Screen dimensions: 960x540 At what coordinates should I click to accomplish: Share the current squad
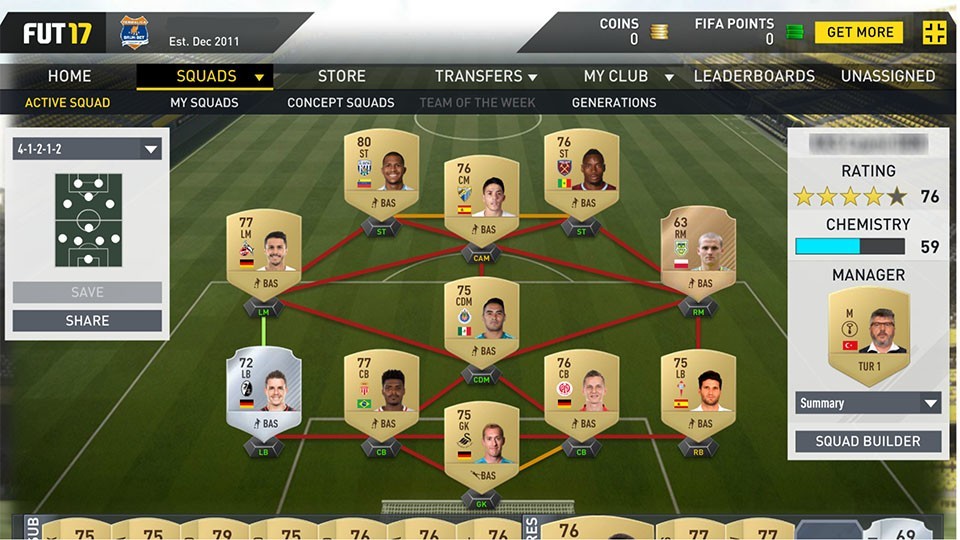click(x=87, y=321)
